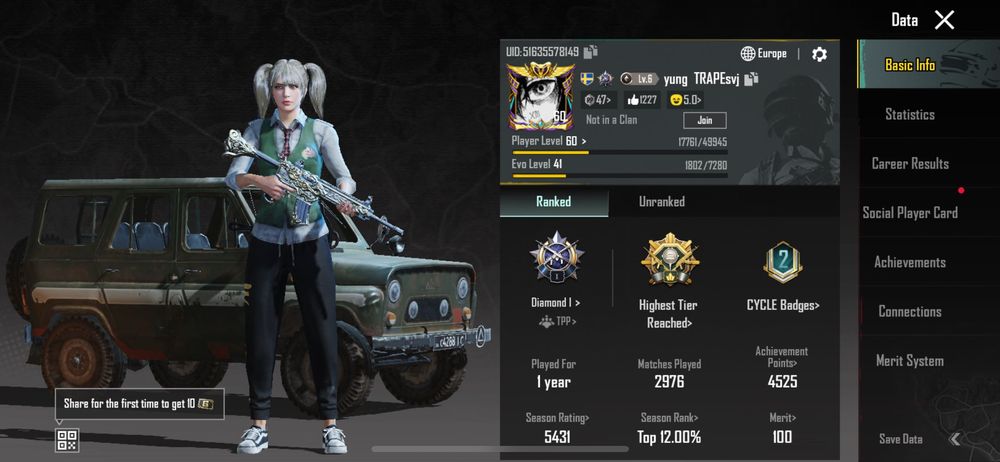1000x462 pixels.
Task: Open profile settings gear icon
Action: pos(819,54)
